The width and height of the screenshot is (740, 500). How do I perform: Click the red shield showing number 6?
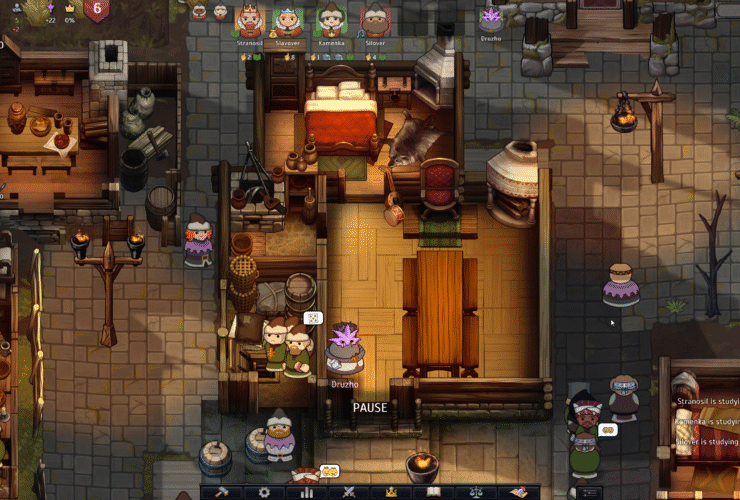point(97,10)
